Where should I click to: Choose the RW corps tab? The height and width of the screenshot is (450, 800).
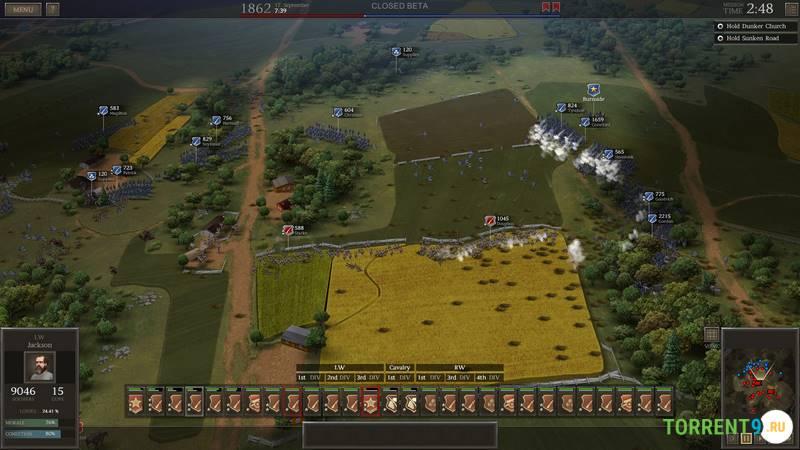click(x=459, y=368)
